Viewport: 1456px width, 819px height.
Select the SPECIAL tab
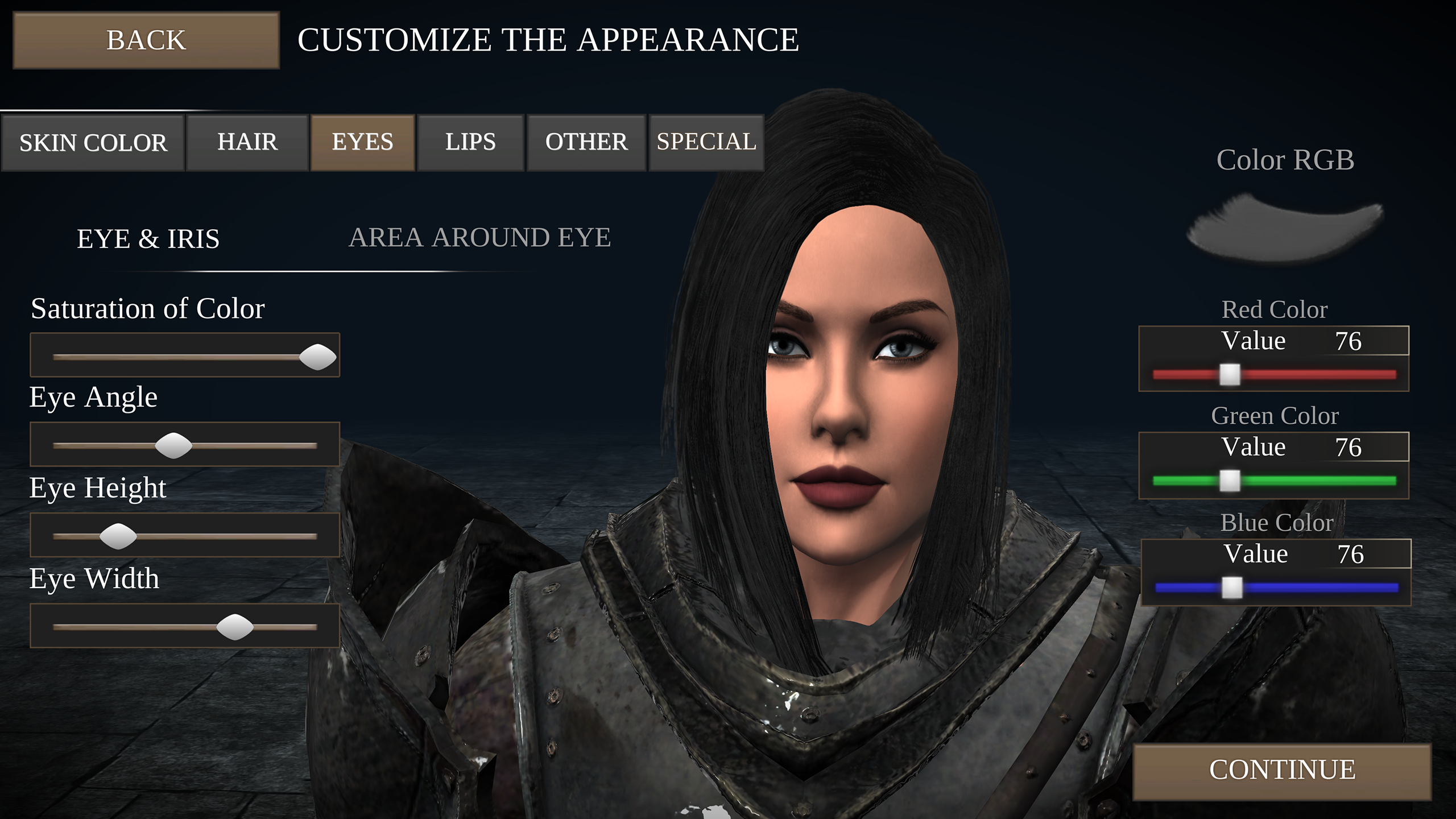[x=705, y=142]
